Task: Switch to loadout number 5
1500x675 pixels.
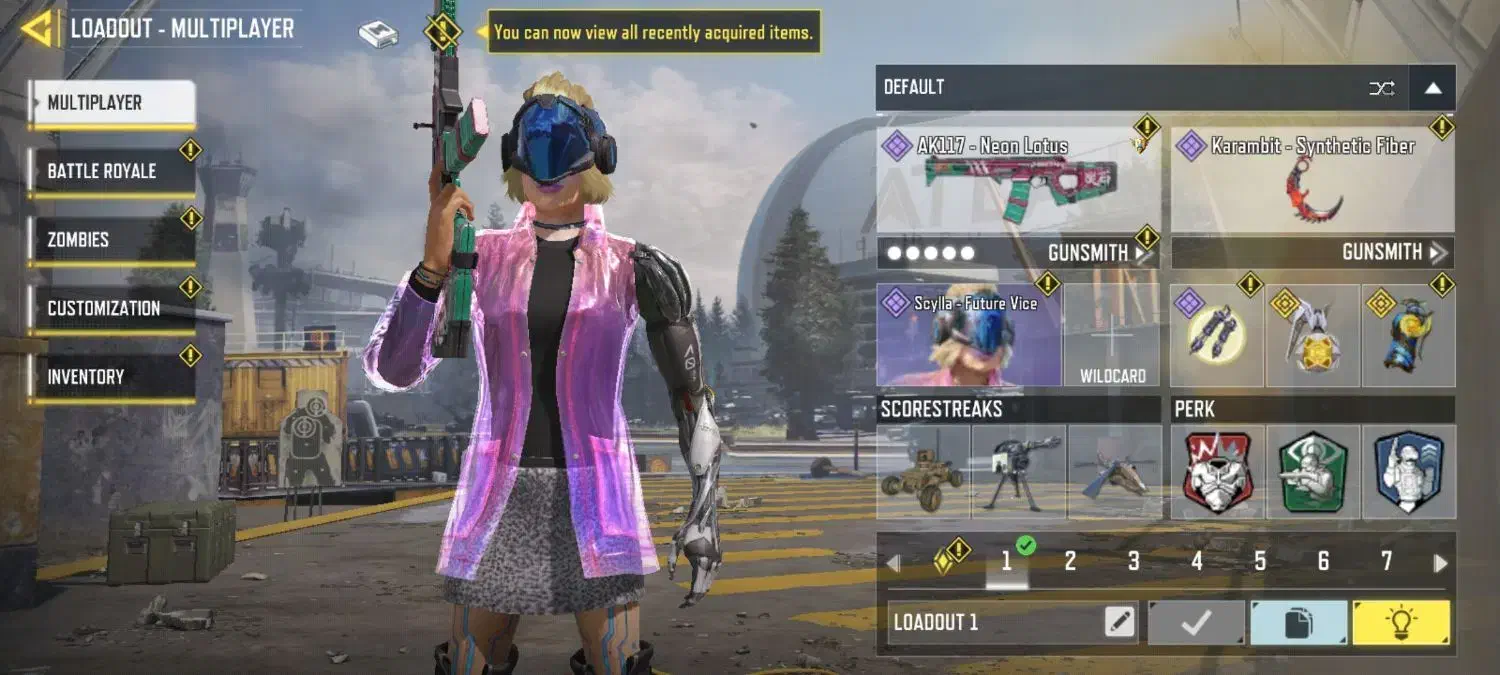Action: tap(1260, 562)
